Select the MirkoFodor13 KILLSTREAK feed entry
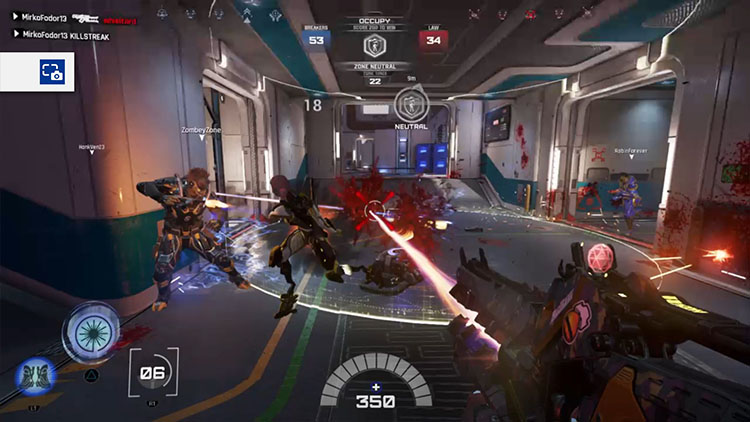This screenshot has width=750, height=422. 60,34
